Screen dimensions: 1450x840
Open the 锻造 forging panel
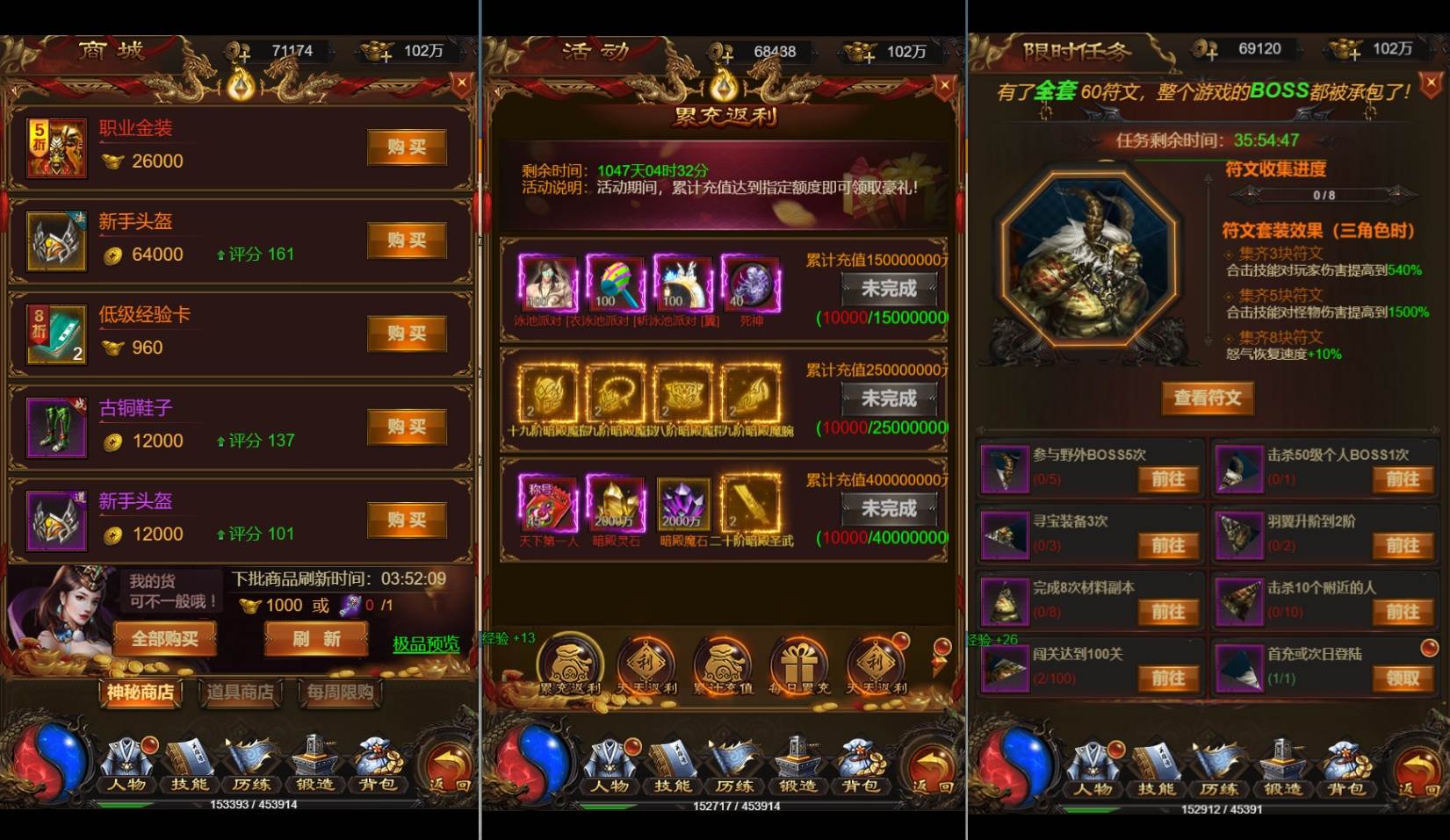(316, 786)
